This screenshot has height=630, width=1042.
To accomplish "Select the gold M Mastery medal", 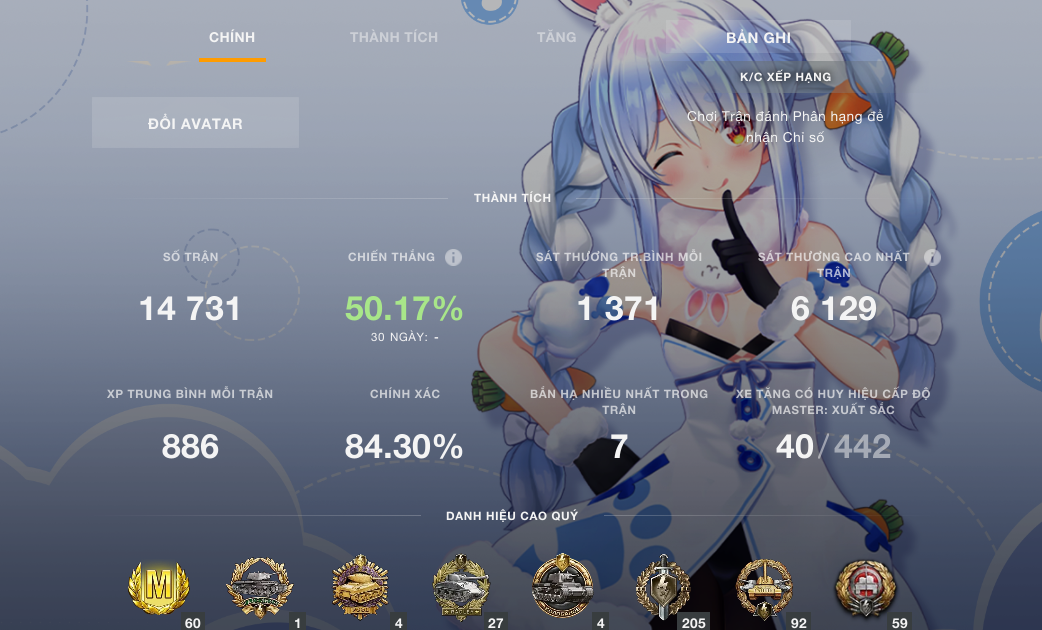I will (x=159, y=587).
